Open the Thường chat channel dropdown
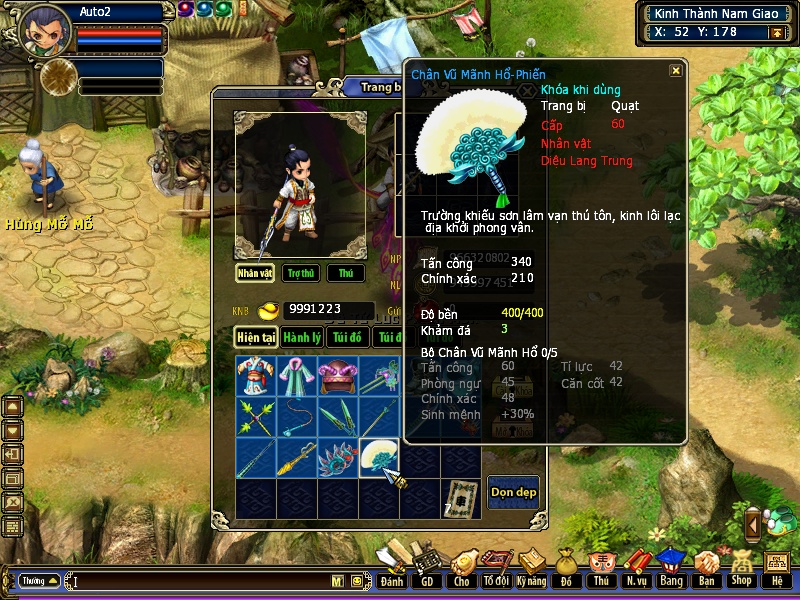Screen dimensions: 800x600 pyautogui.click(x=38, y=581)
